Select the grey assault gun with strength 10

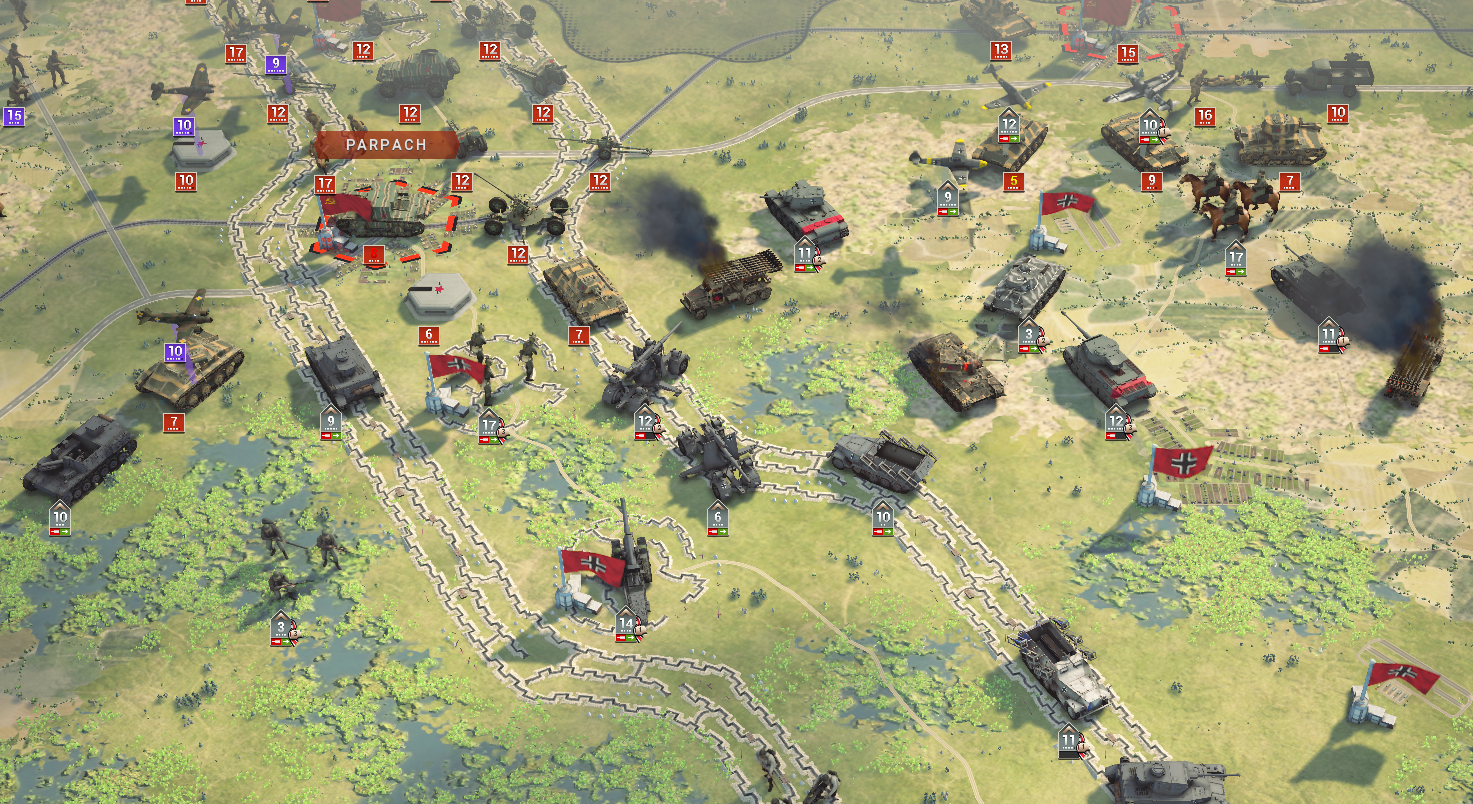coord(78,457)
